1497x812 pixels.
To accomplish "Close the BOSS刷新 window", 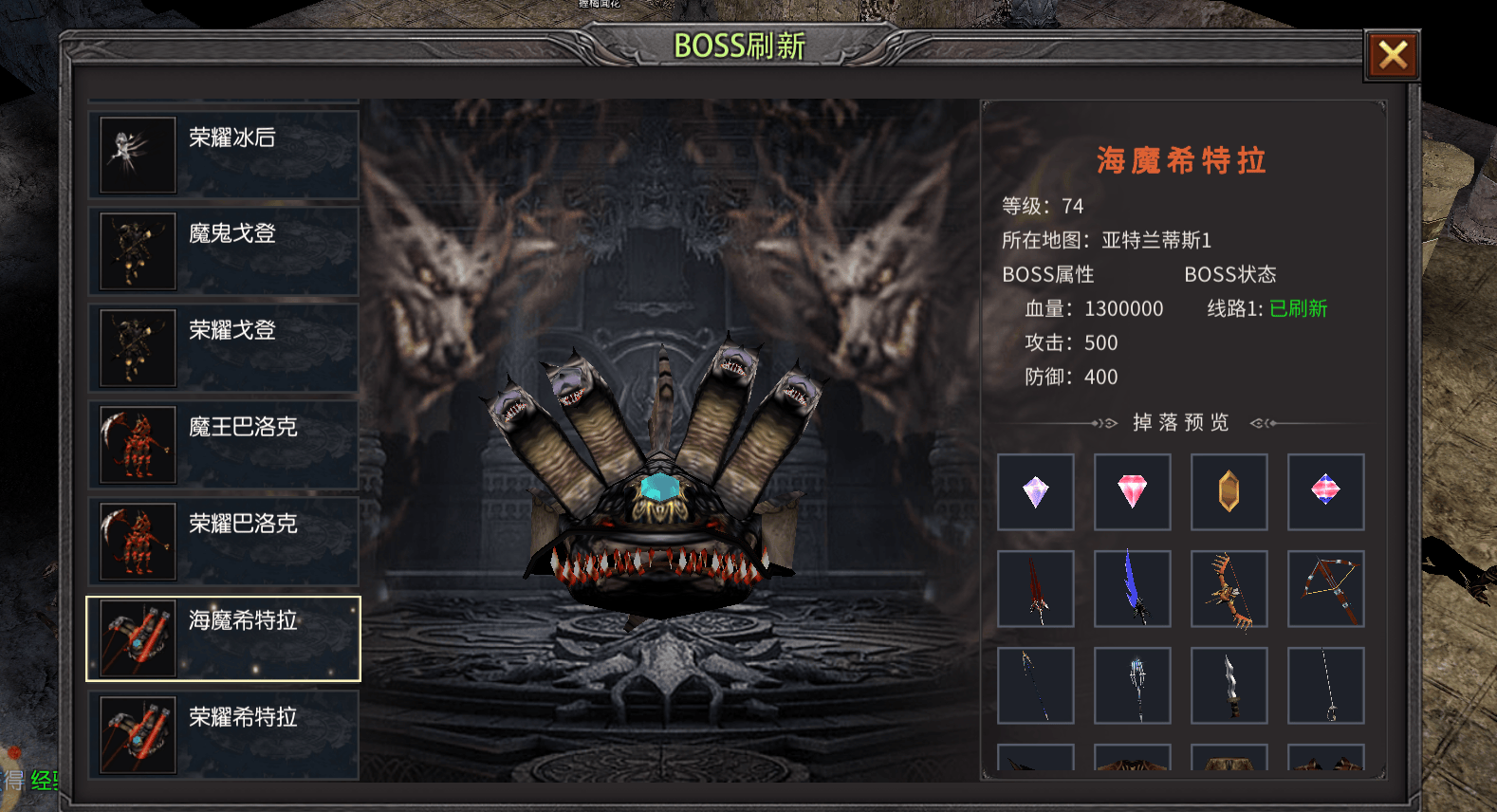I will tap(1392, 55).
